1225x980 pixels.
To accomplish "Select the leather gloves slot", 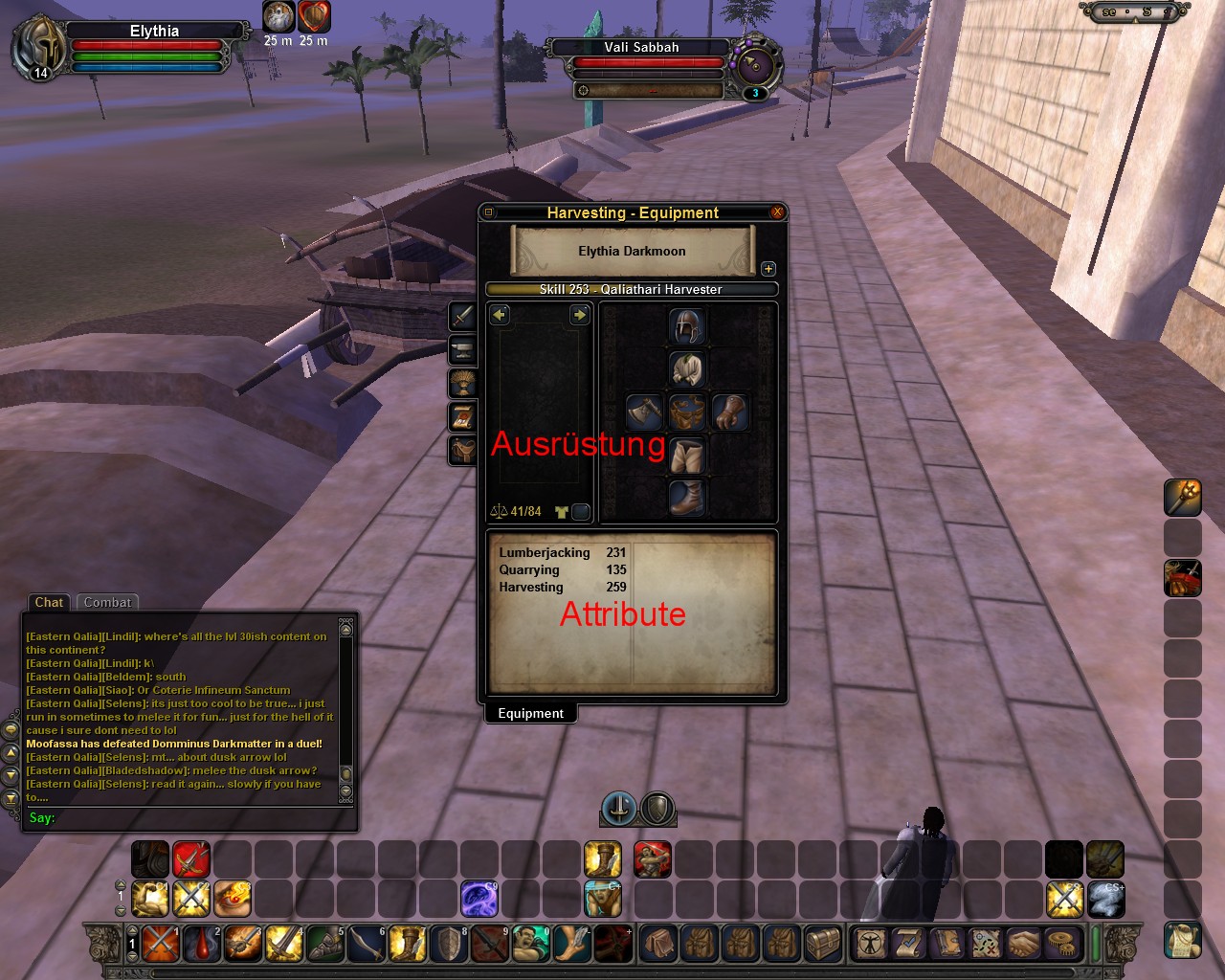I will (x=730, y=412).
